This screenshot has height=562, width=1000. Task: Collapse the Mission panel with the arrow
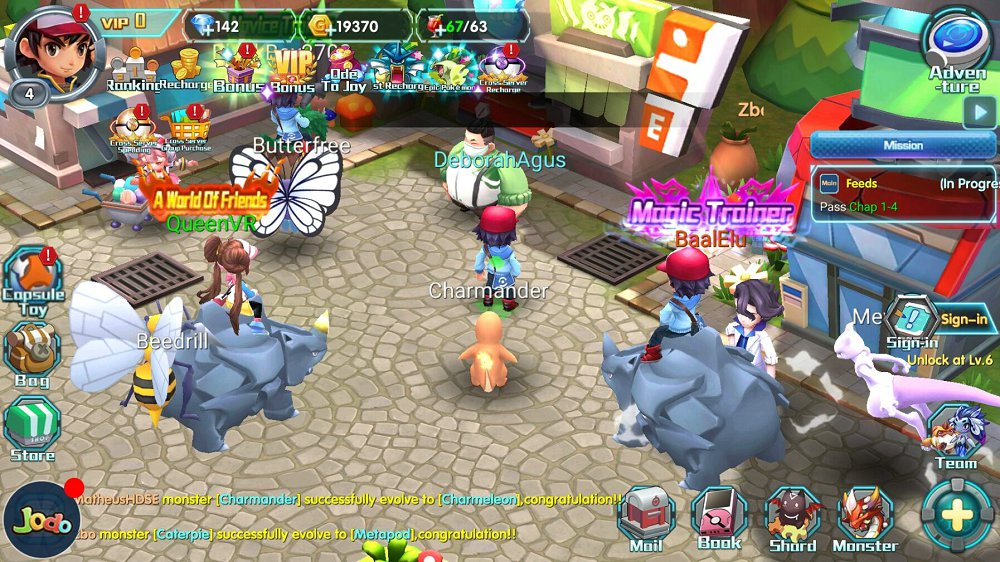979,112
